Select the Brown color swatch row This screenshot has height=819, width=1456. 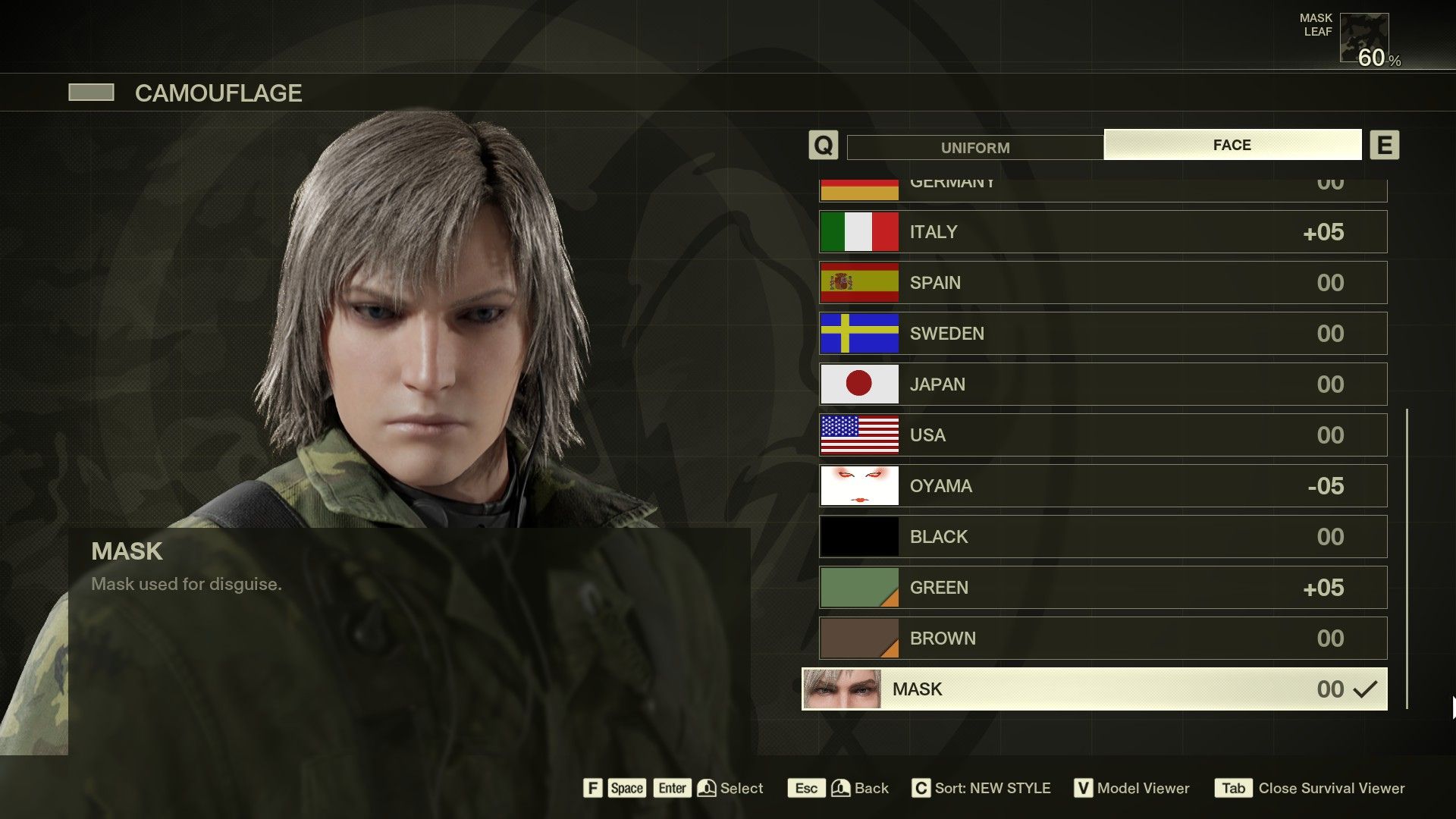[x=858, y=638]
